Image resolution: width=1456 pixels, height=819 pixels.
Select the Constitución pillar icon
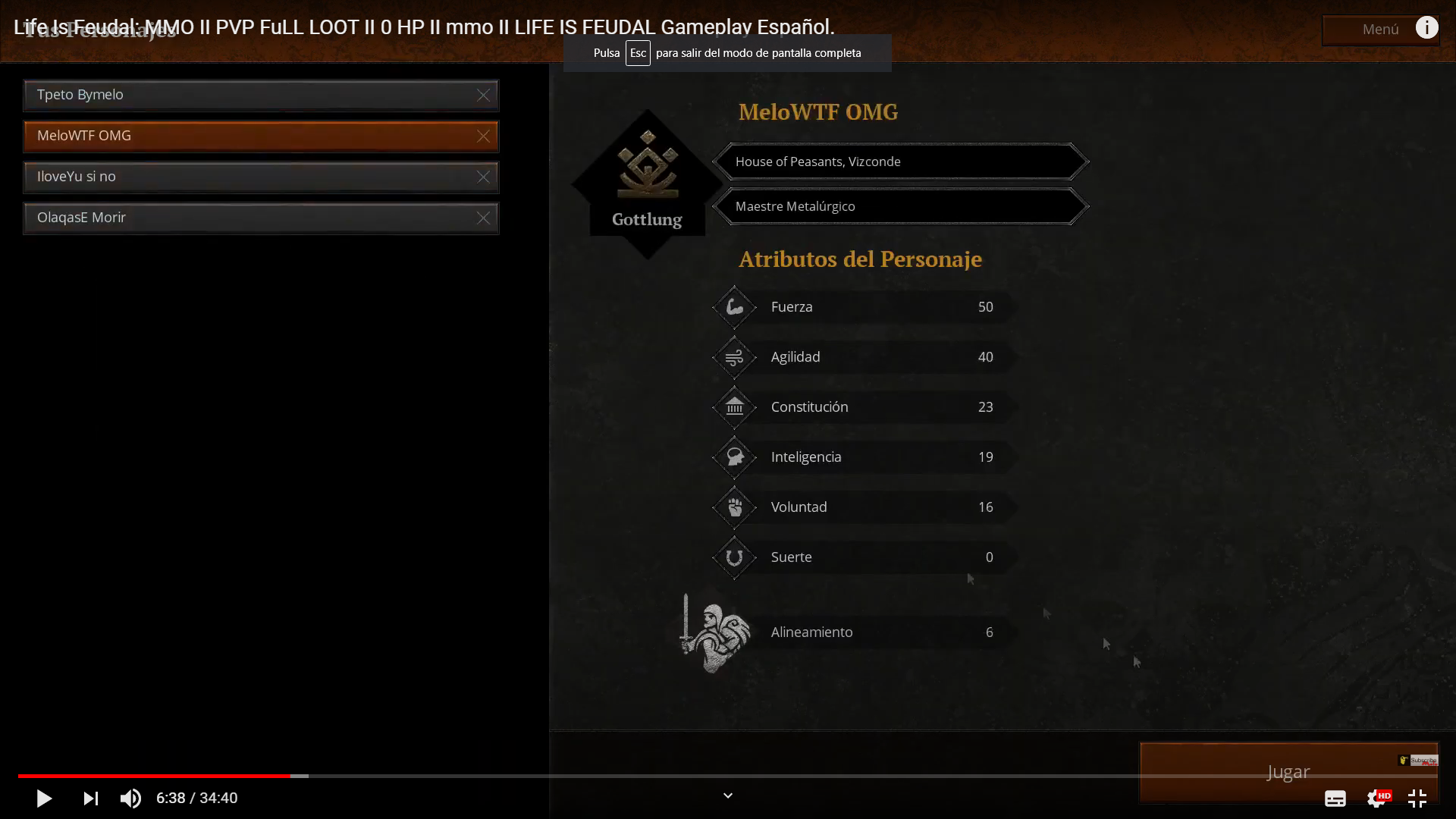point(733,406)
